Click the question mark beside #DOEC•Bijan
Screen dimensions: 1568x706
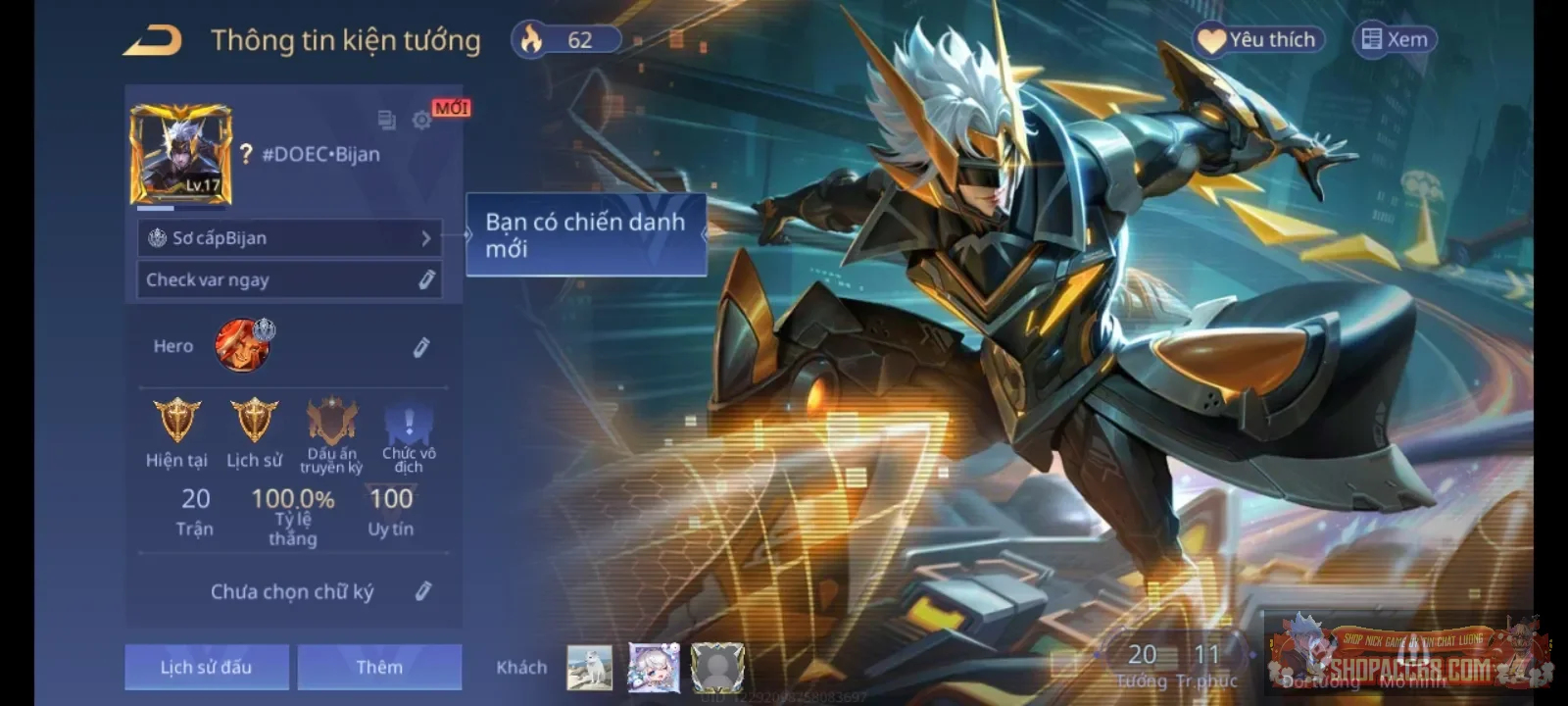(x=244, y=154)
